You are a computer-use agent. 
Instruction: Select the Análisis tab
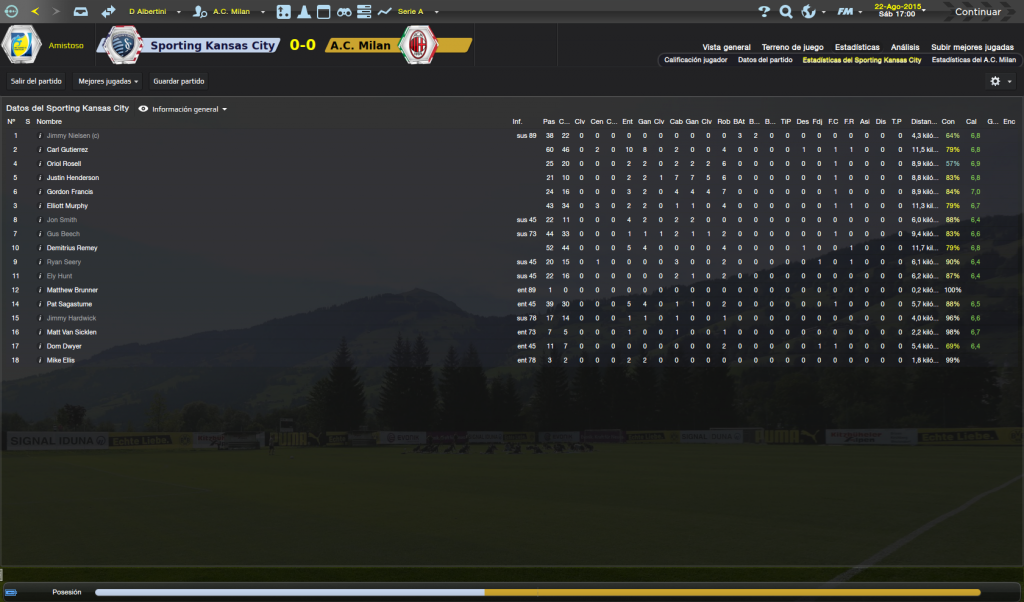905,47
